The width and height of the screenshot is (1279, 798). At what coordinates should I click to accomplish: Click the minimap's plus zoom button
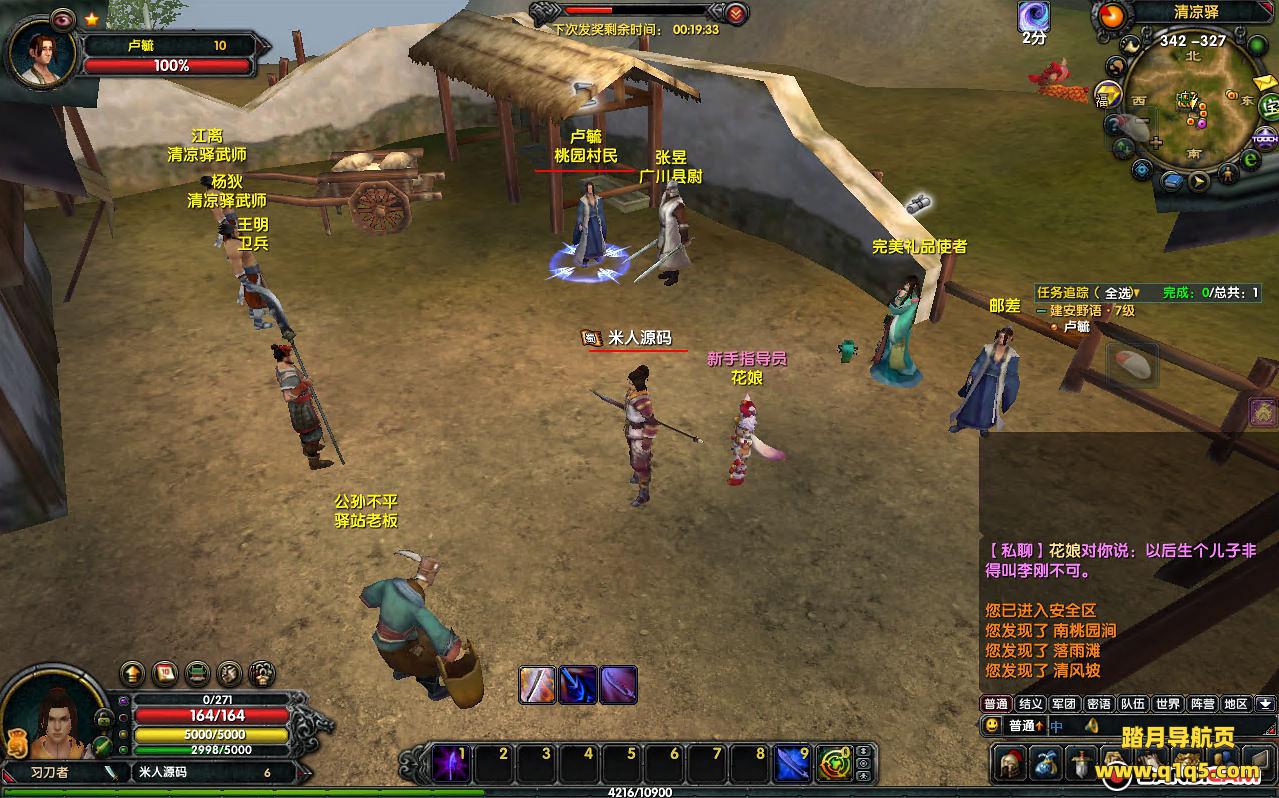coord(1156,142)
